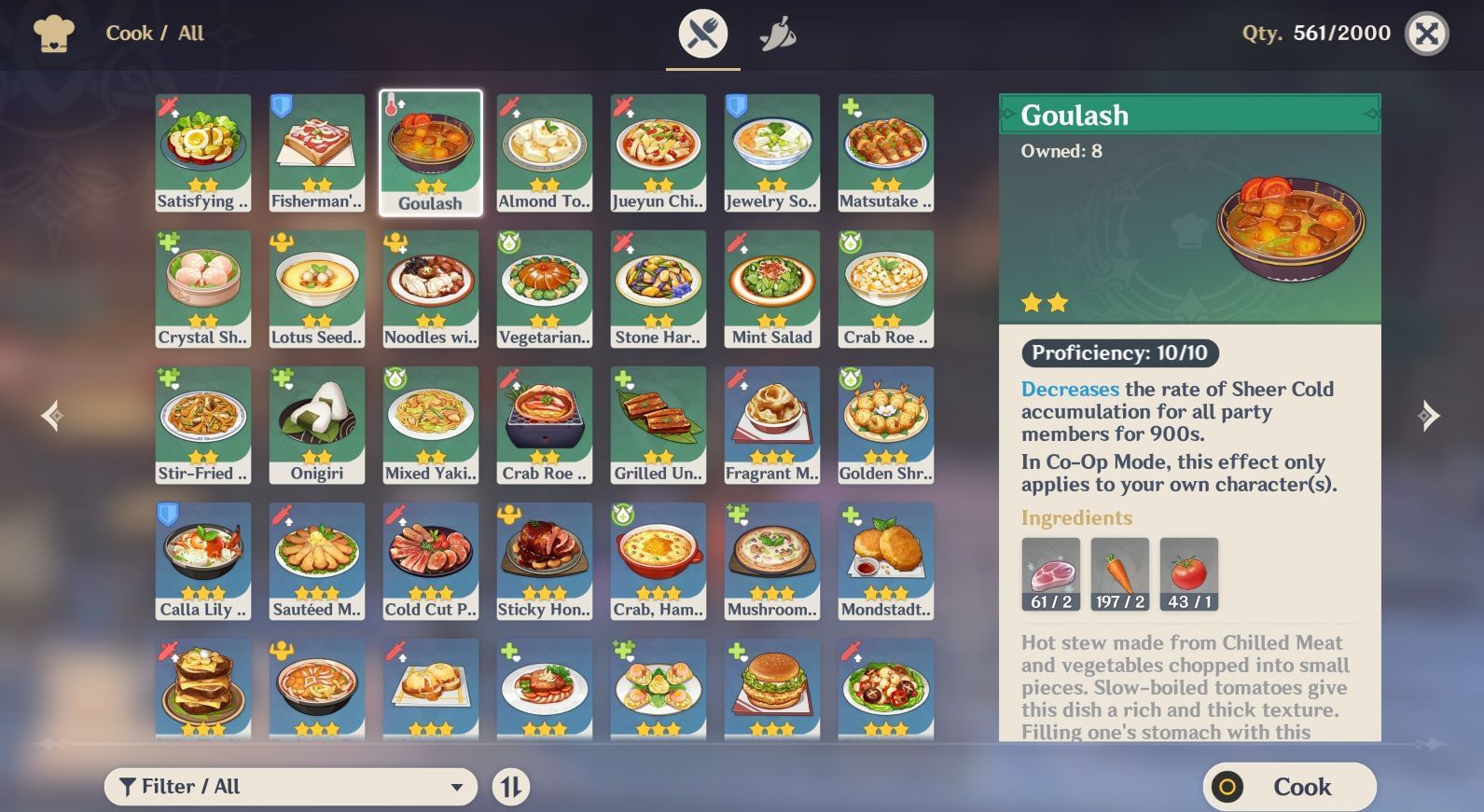Click the filter funnel icon
The image size is (1484, 812).
(130, 786)
